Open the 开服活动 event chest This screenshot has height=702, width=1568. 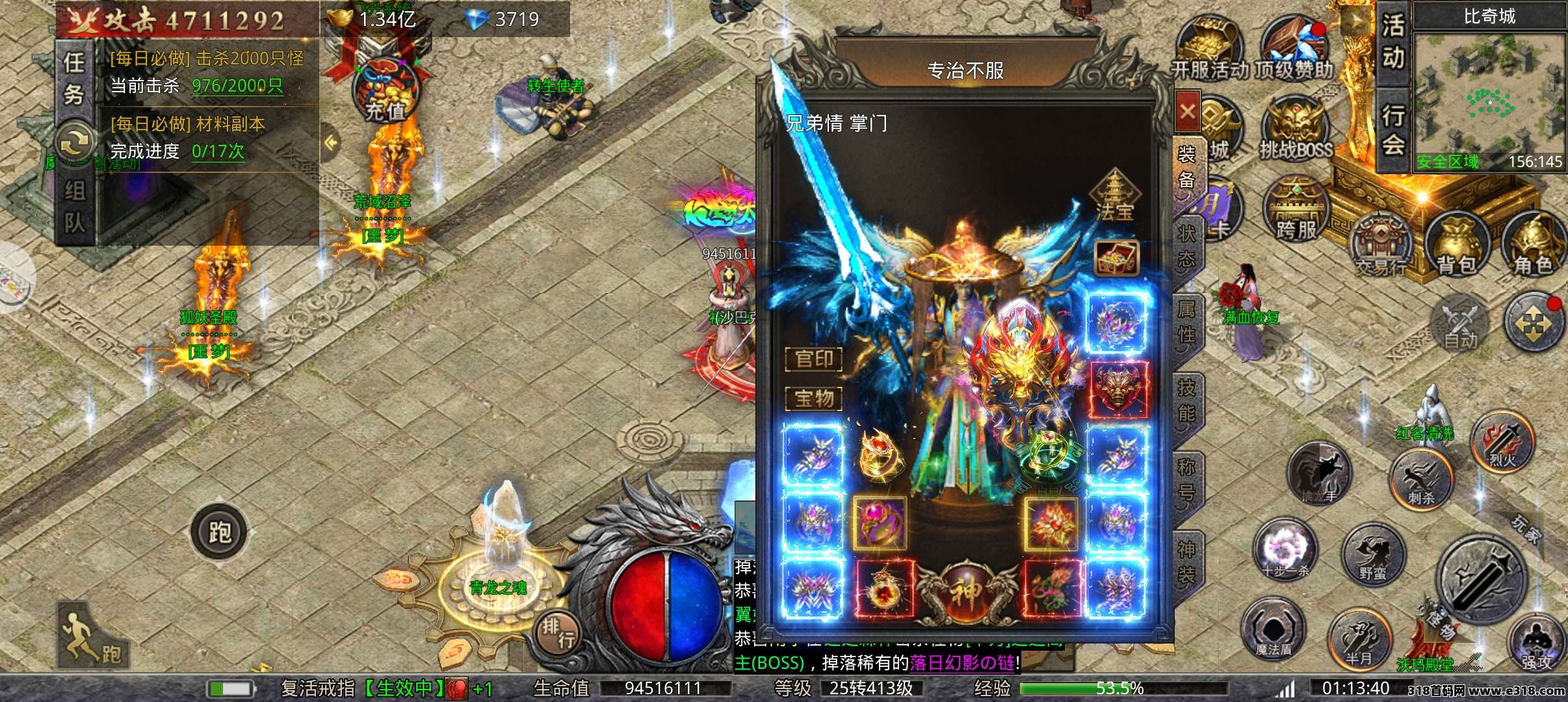pyautogui.click(x=1209, y=49)
